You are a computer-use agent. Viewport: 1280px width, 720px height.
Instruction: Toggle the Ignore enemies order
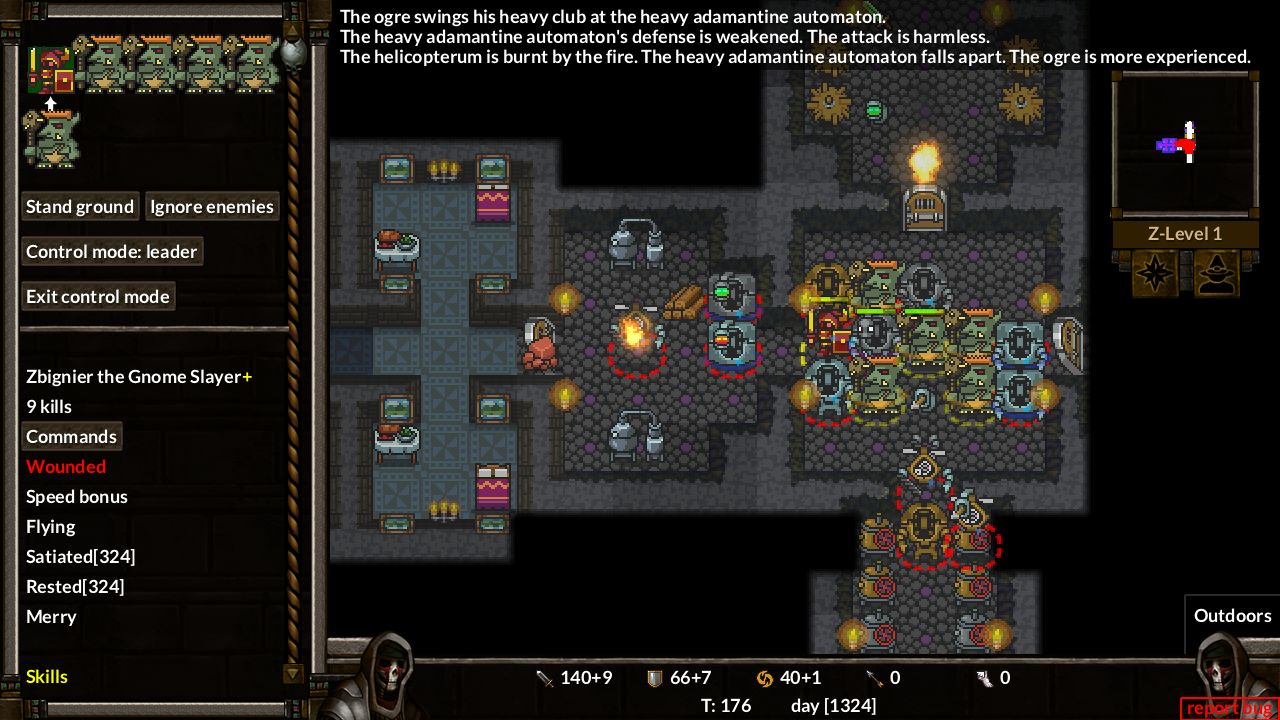(x=211, y=207)
